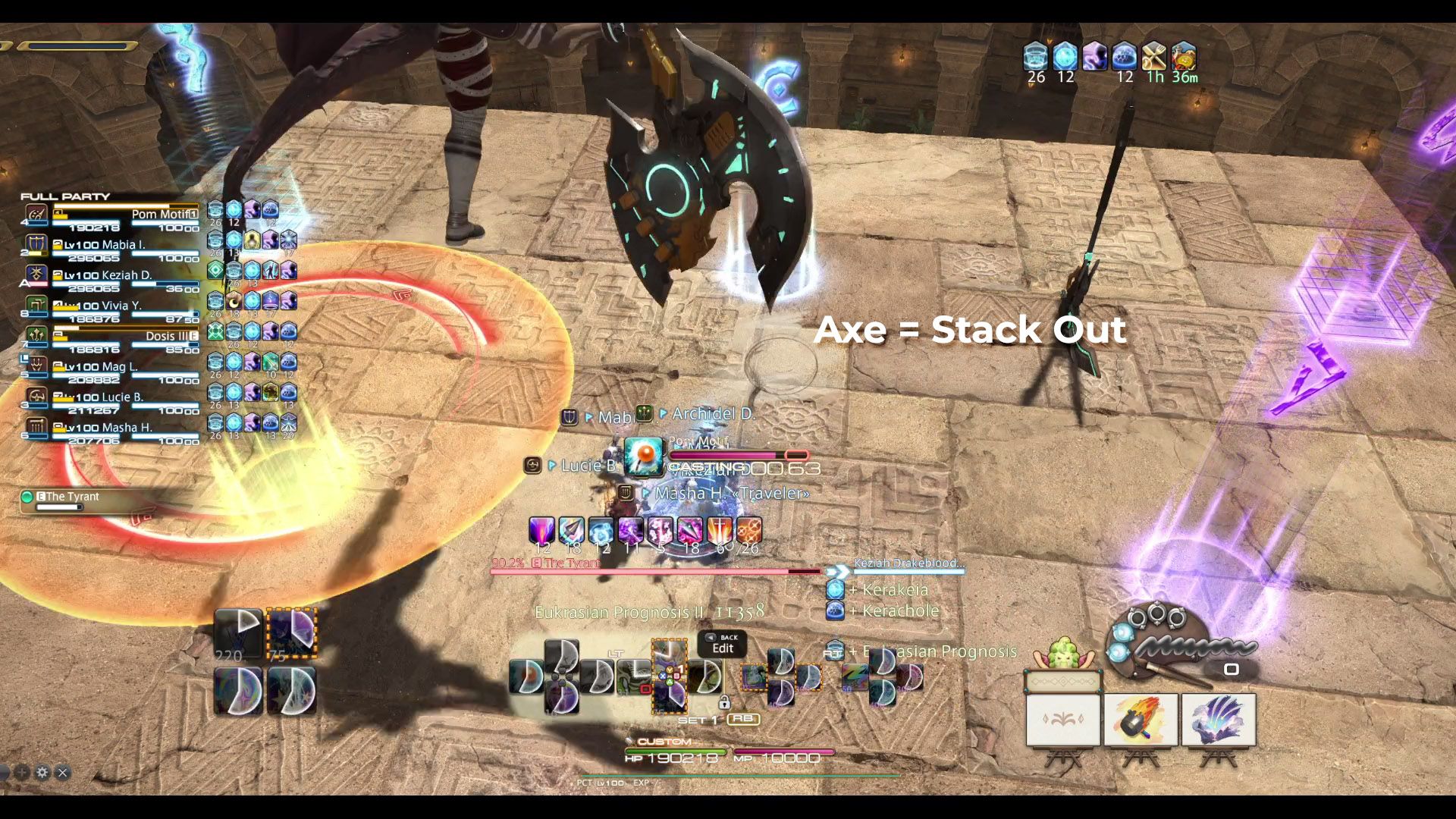Select the empty creature motif canvas
The width and height of the screenshot is (1456, 819).
coord(1063,720)
